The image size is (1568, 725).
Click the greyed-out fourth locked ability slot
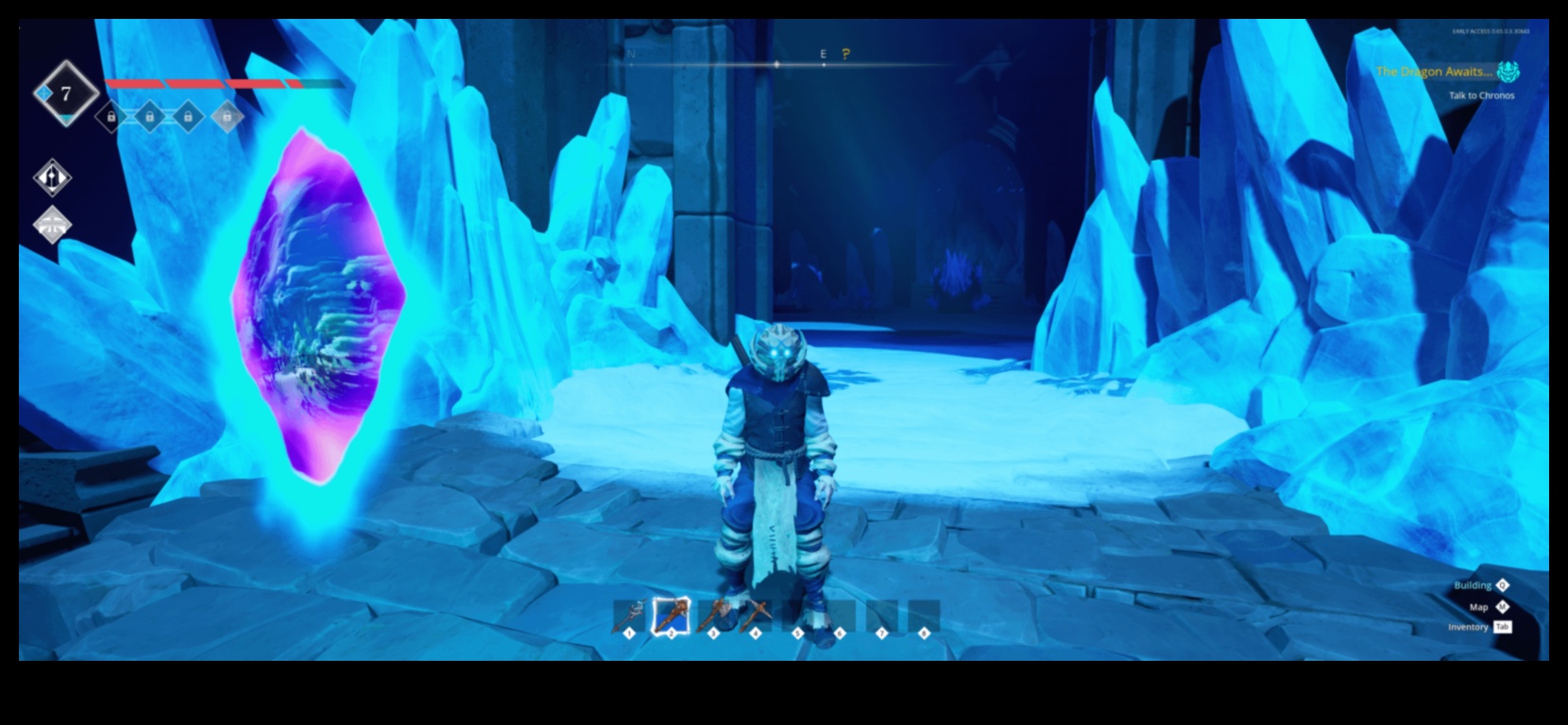click(227, 117)
